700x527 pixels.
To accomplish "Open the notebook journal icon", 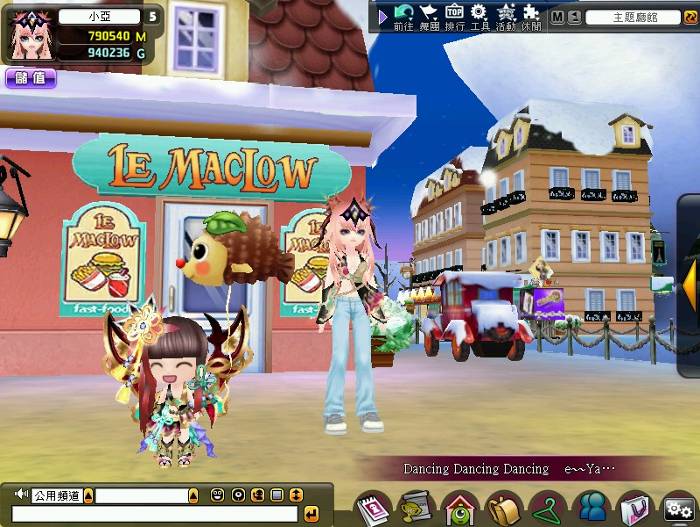I will pyautogui.click(x=372, y=507).
